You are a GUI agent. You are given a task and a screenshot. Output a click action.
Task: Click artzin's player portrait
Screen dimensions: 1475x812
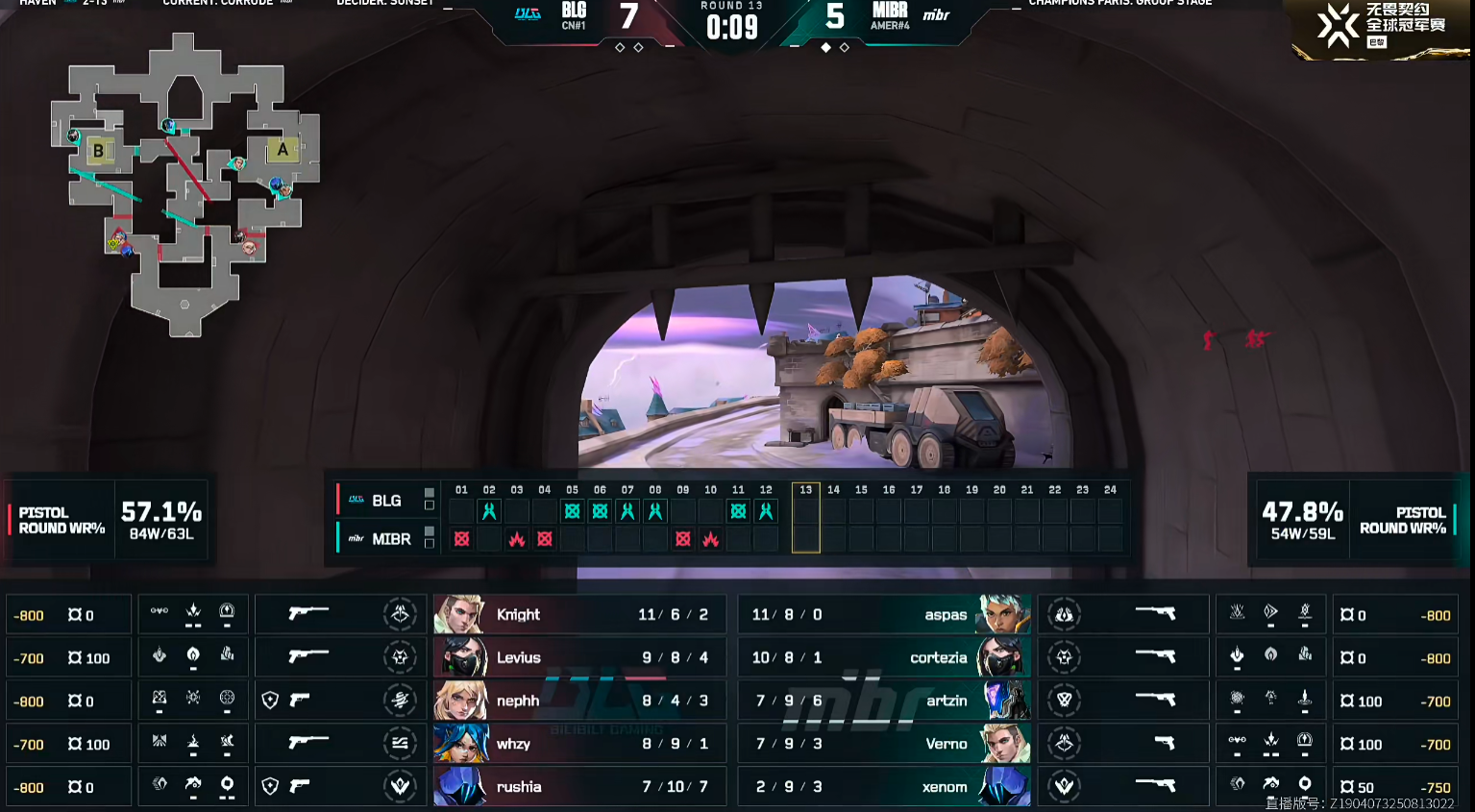[x=1004, y=701]
